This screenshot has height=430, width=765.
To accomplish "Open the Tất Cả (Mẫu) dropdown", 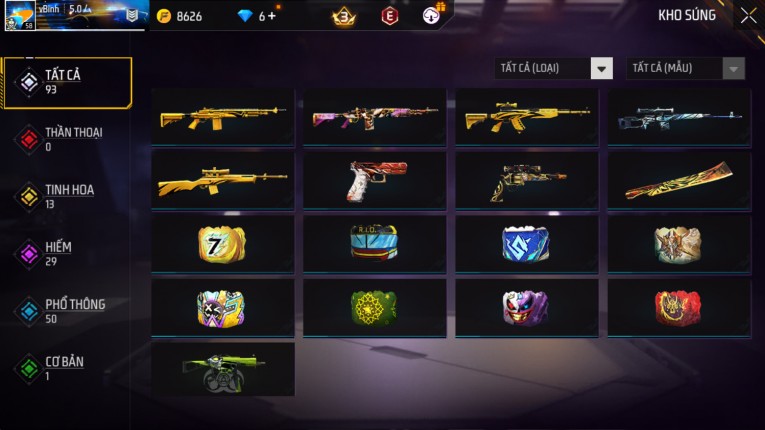I will (685, 68).
